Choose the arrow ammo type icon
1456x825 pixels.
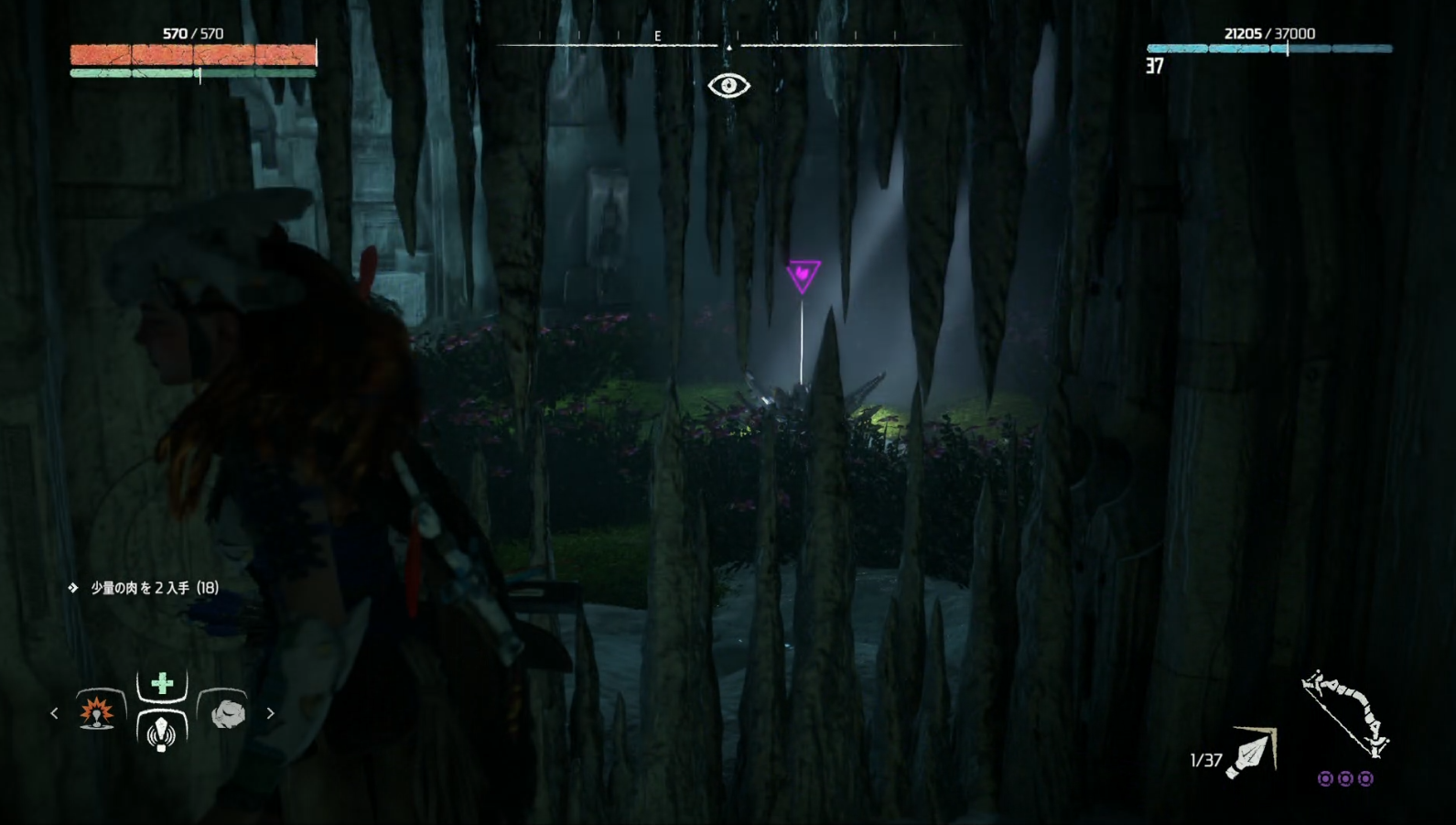(1252, 753)
